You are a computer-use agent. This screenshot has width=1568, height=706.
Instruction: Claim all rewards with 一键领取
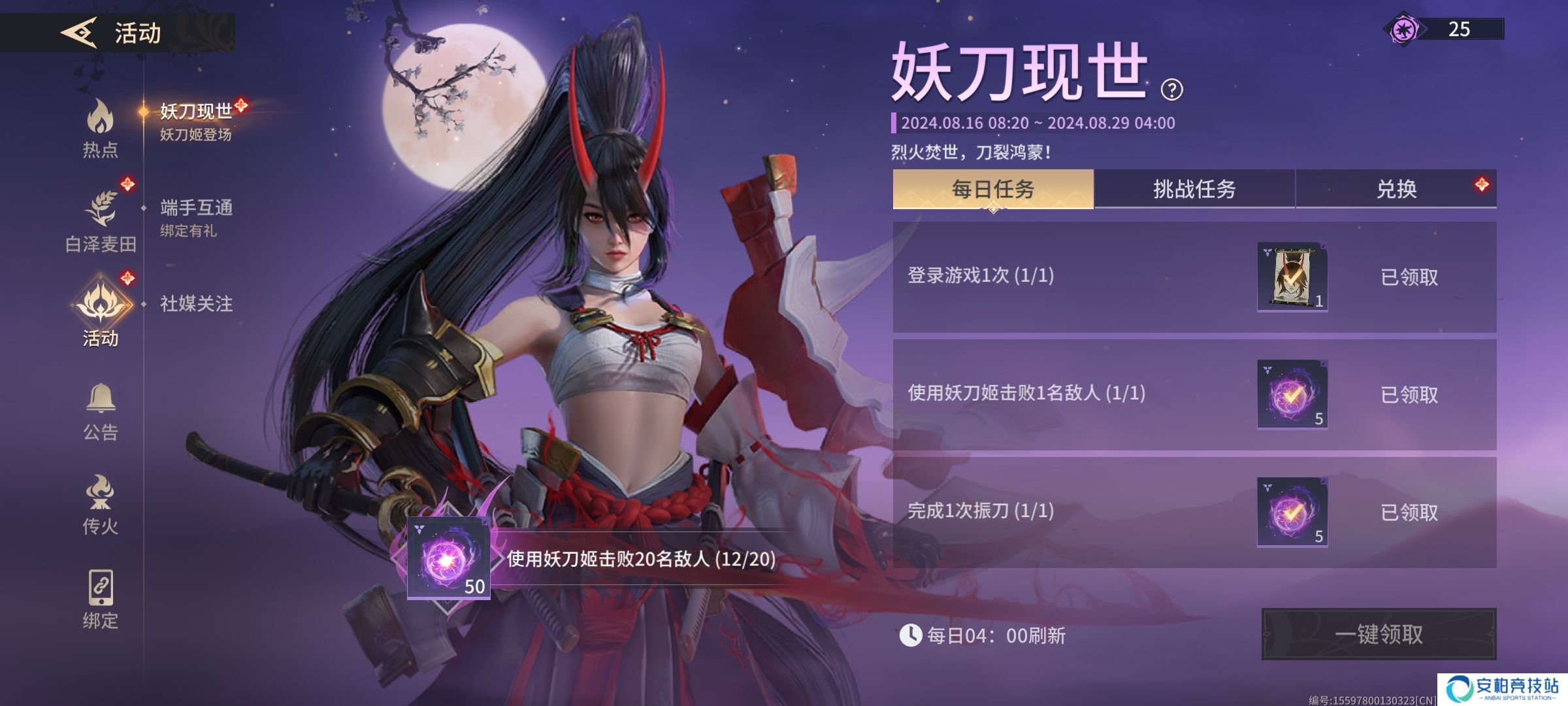[x=1379, y=634]
